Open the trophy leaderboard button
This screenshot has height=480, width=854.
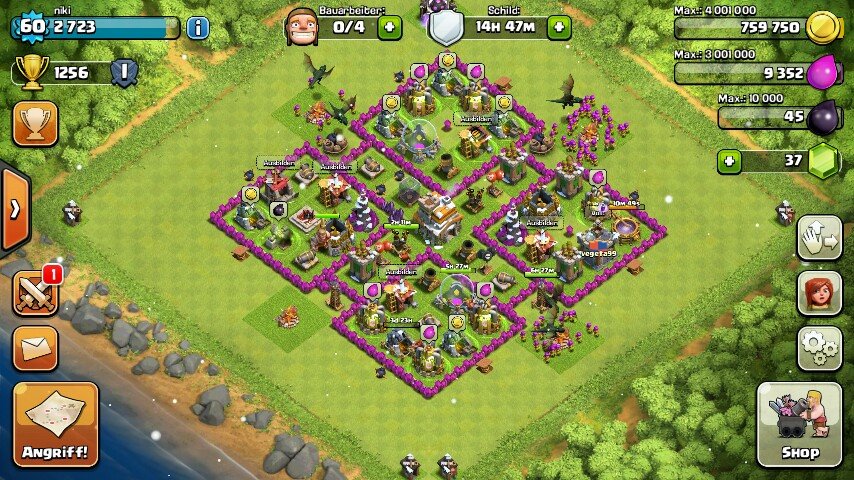pyautogui.click(x=35, y=123)
